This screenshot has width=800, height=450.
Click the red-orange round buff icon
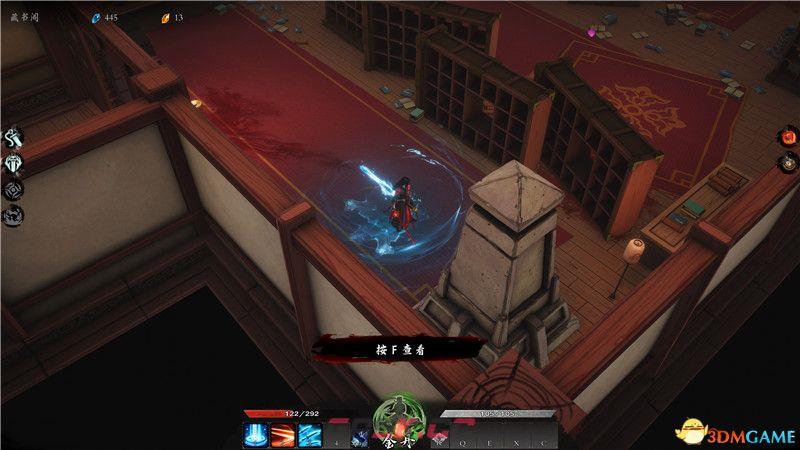(x=787, y=138)
